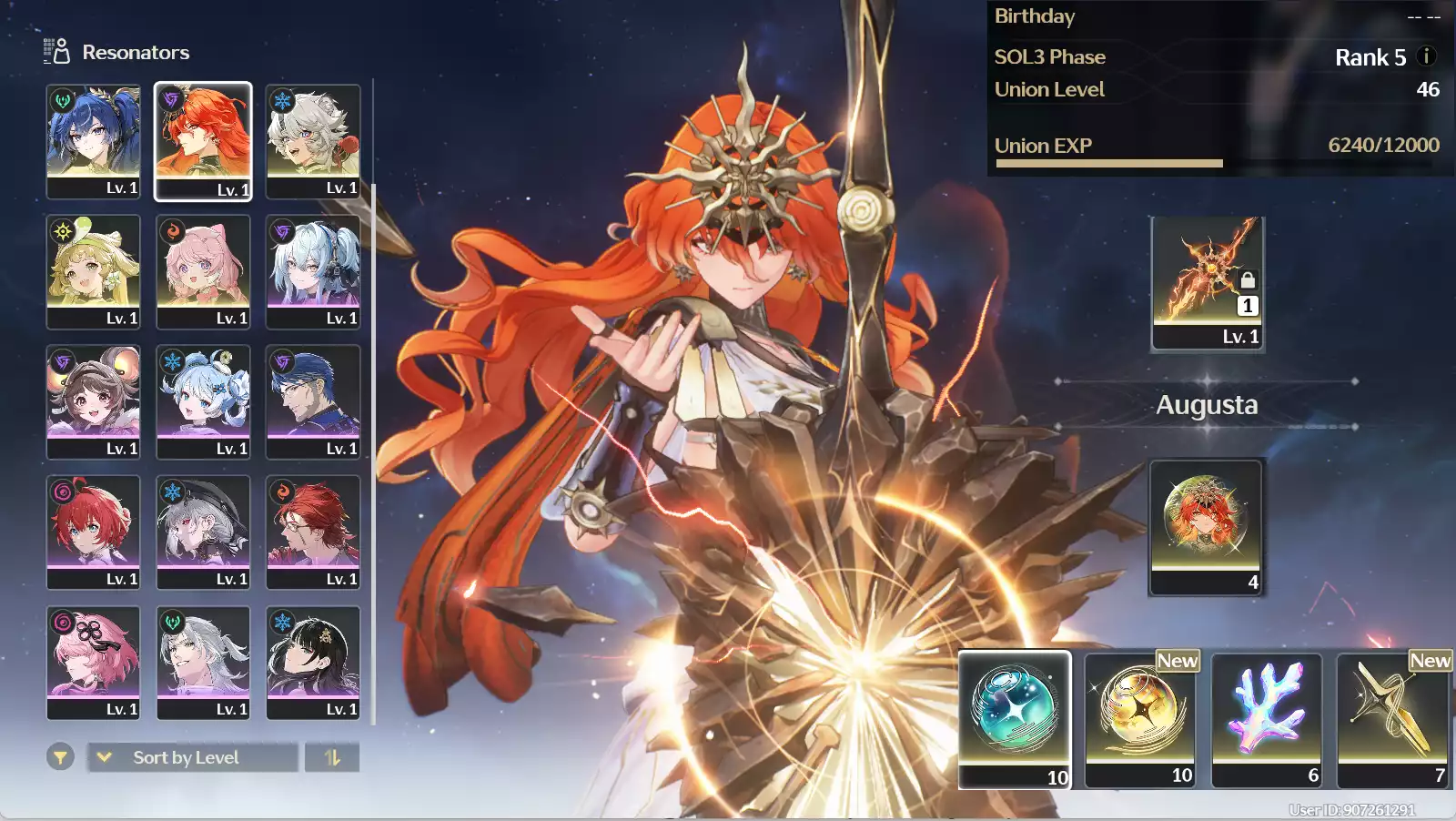Toggle the sort order arrows button
This screenshot has width=1456, height=821.
point(332,757)
